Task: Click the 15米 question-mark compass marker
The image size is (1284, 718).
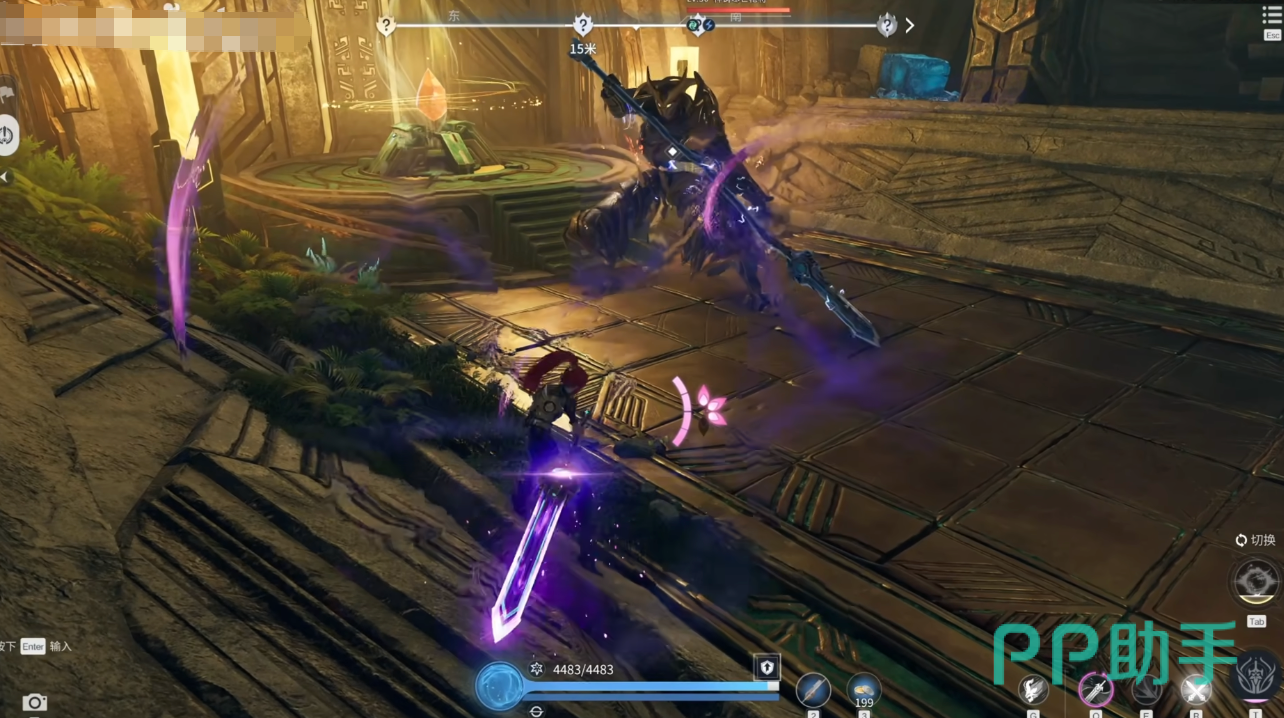Action: (x=583, y=25)
